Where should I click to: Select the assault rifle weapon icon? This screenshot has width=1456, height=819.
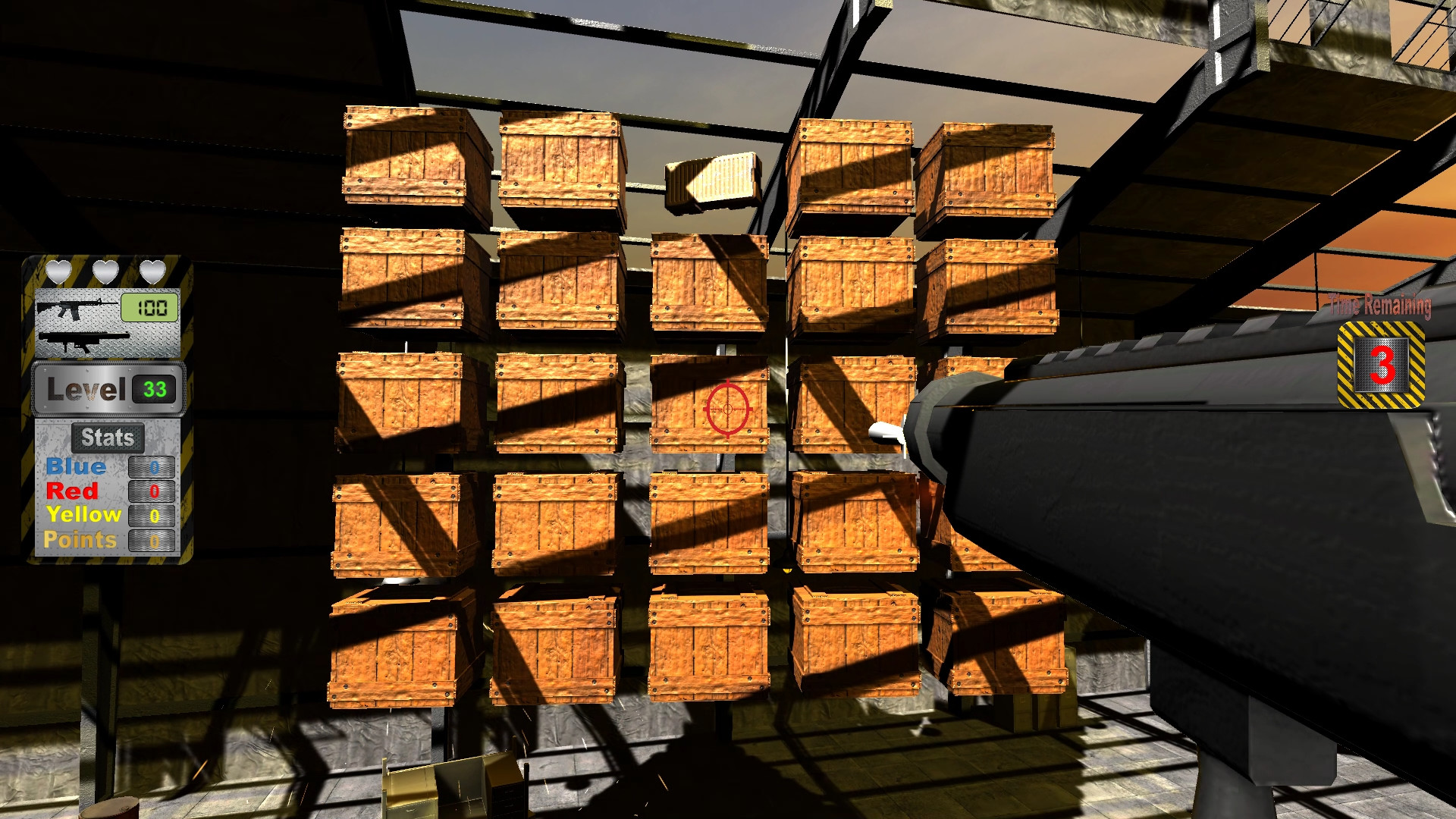[72, 308]
